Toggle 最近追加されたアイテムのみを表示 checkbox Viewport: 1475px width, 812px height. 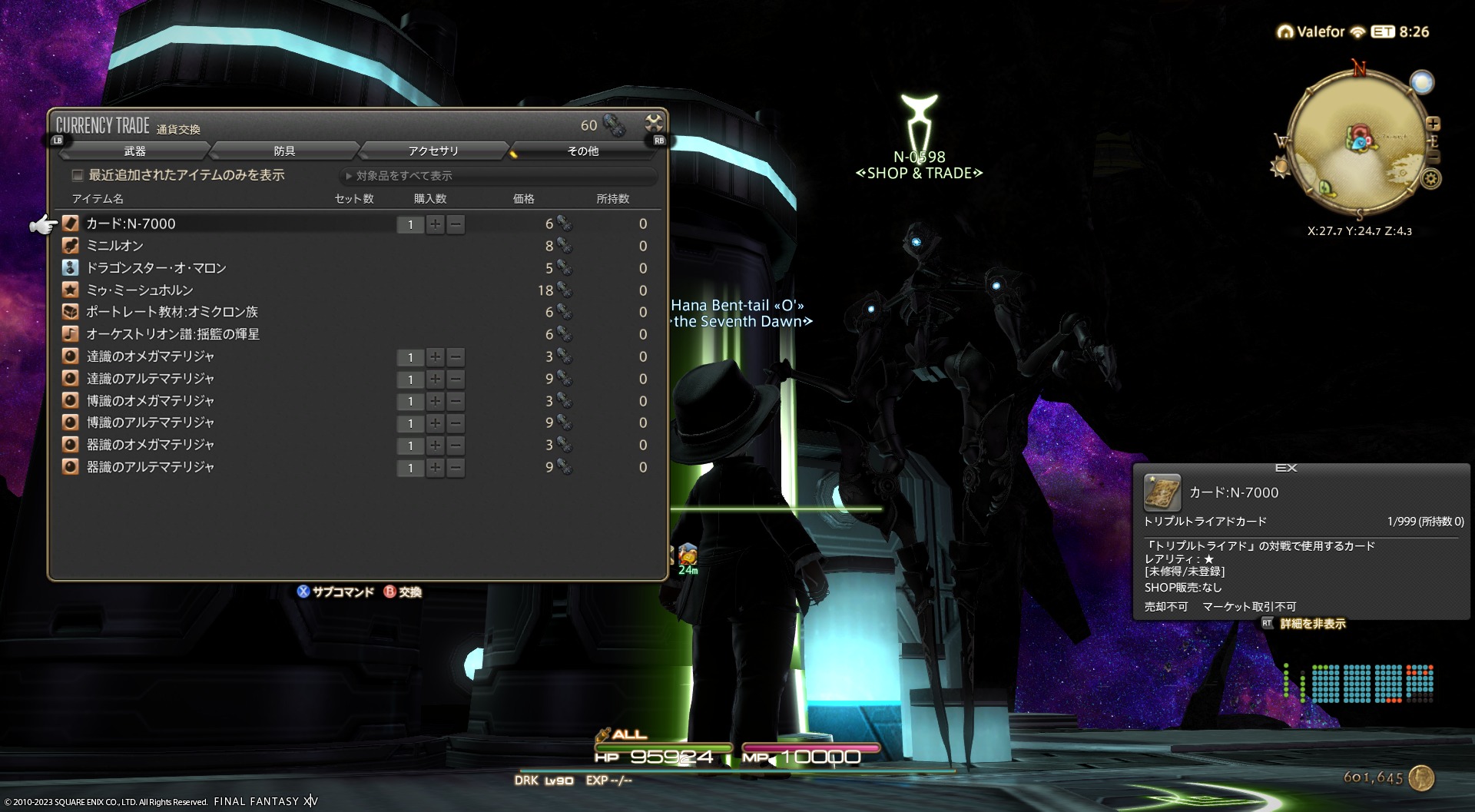pos(78,175)
